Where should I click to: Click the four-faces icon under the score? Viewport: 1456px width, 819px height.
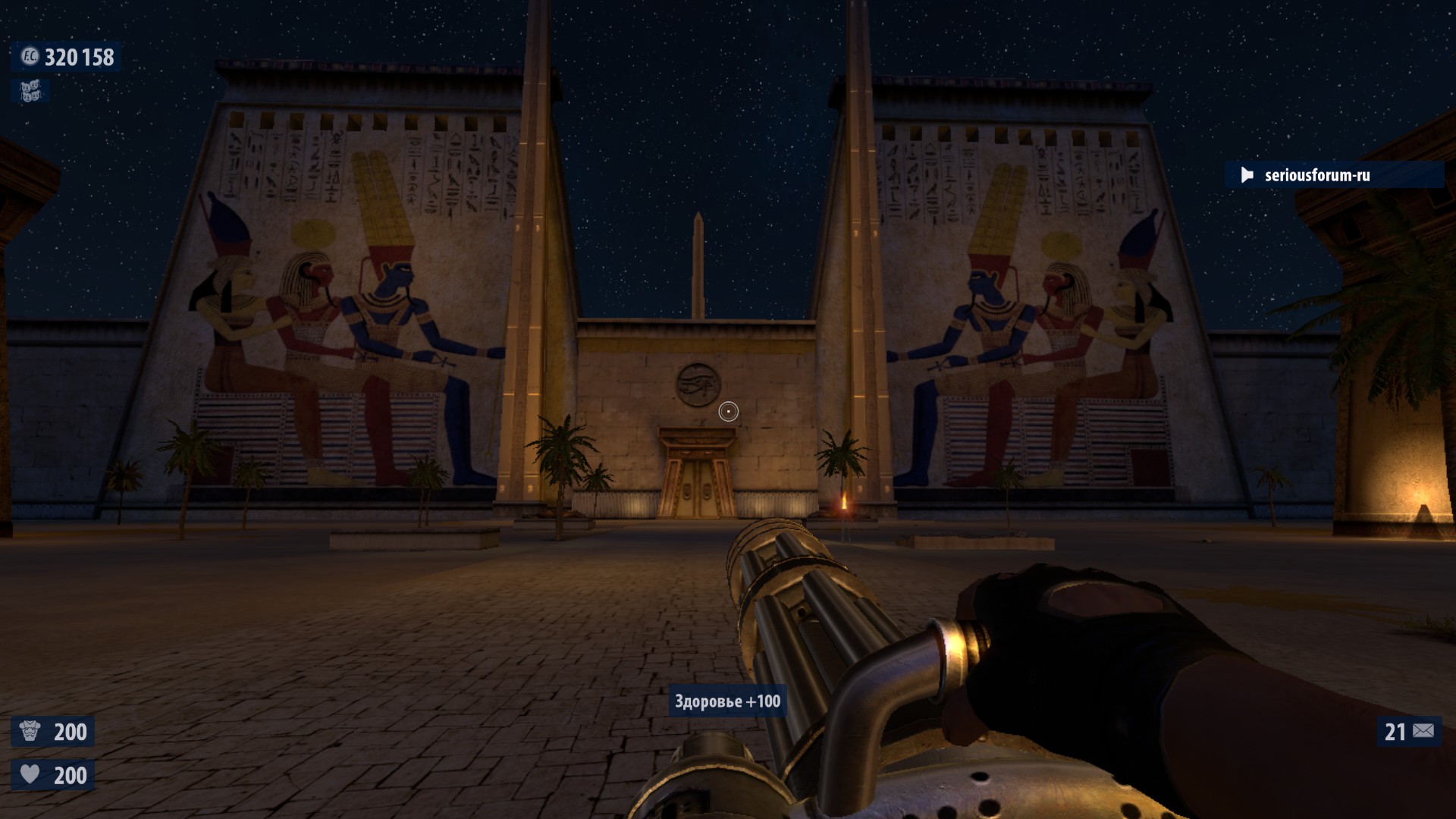(30, 91)
